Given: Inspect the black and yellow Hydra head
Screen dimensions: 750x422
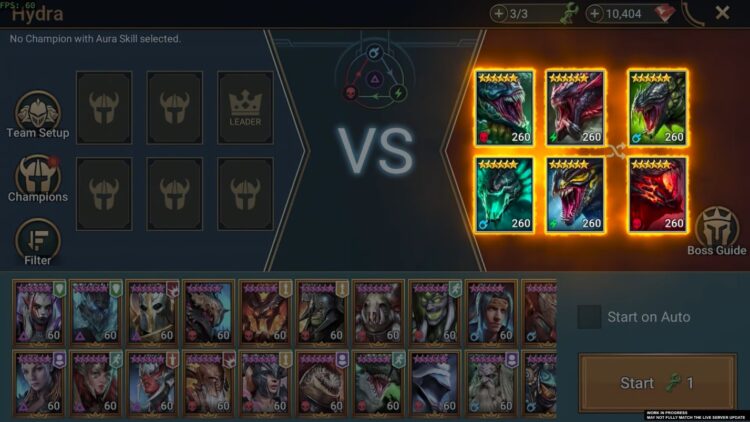Looking at the screenshot, I should [x=575, y=194].
